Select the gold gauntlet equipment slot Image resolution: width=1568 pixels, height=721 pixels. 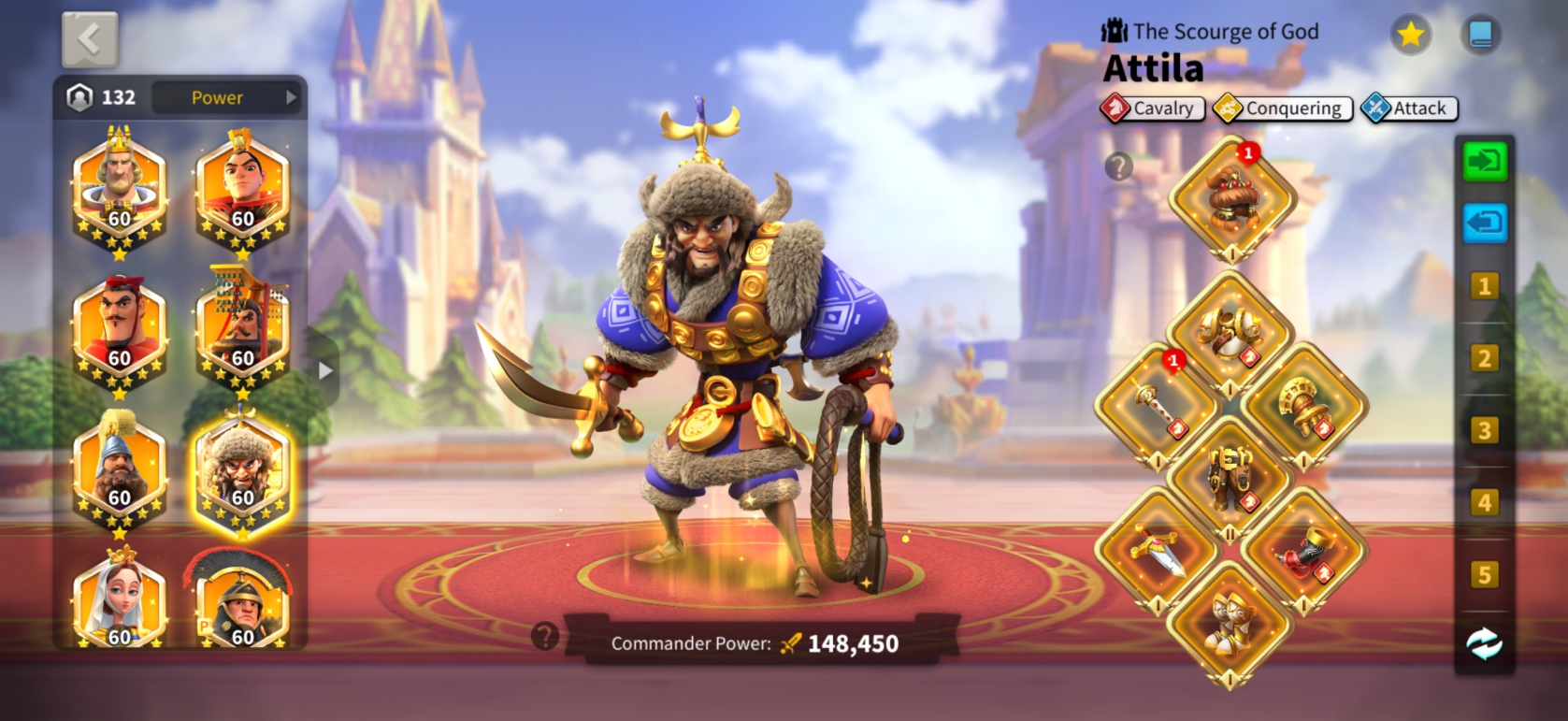(x=1304, y=406)
